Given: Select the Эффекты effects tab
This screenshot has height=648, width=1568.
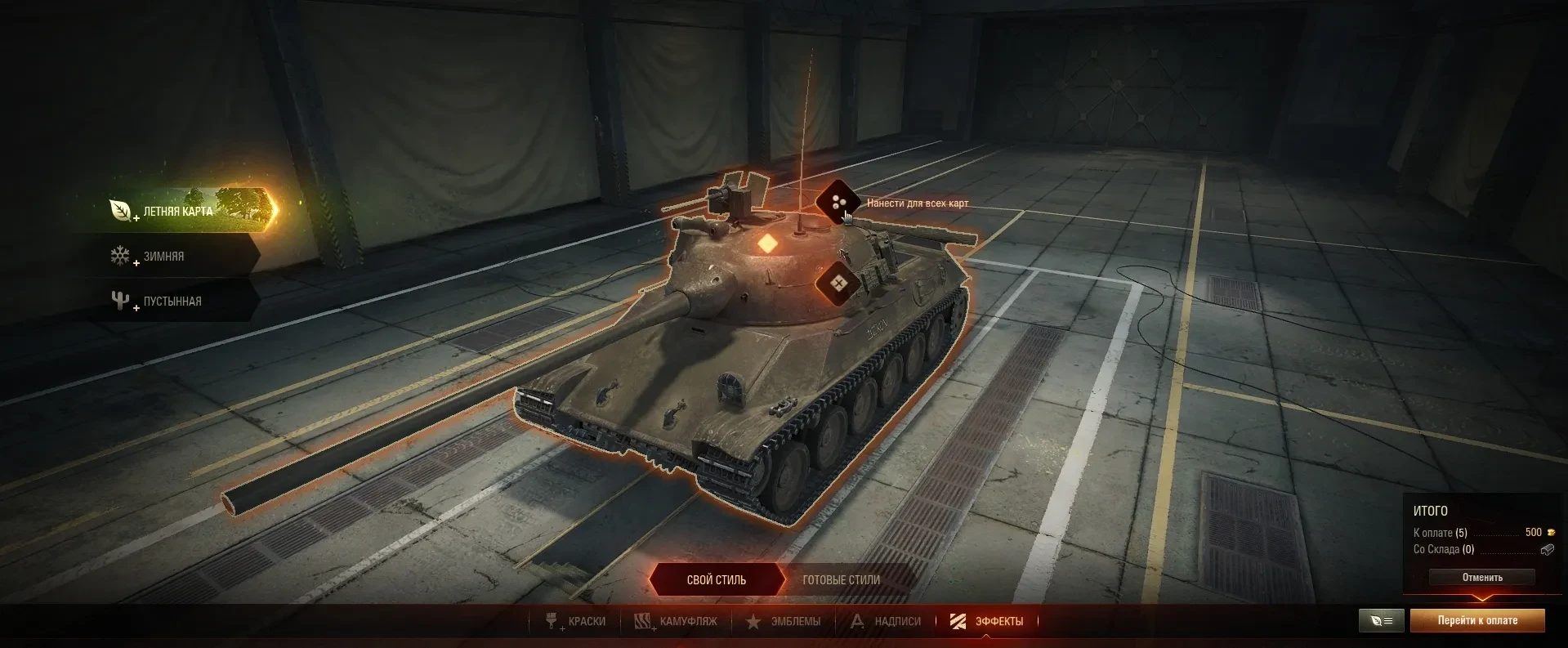Looking at the screenshot, I should pyautogui.click(x=987, y=622).
